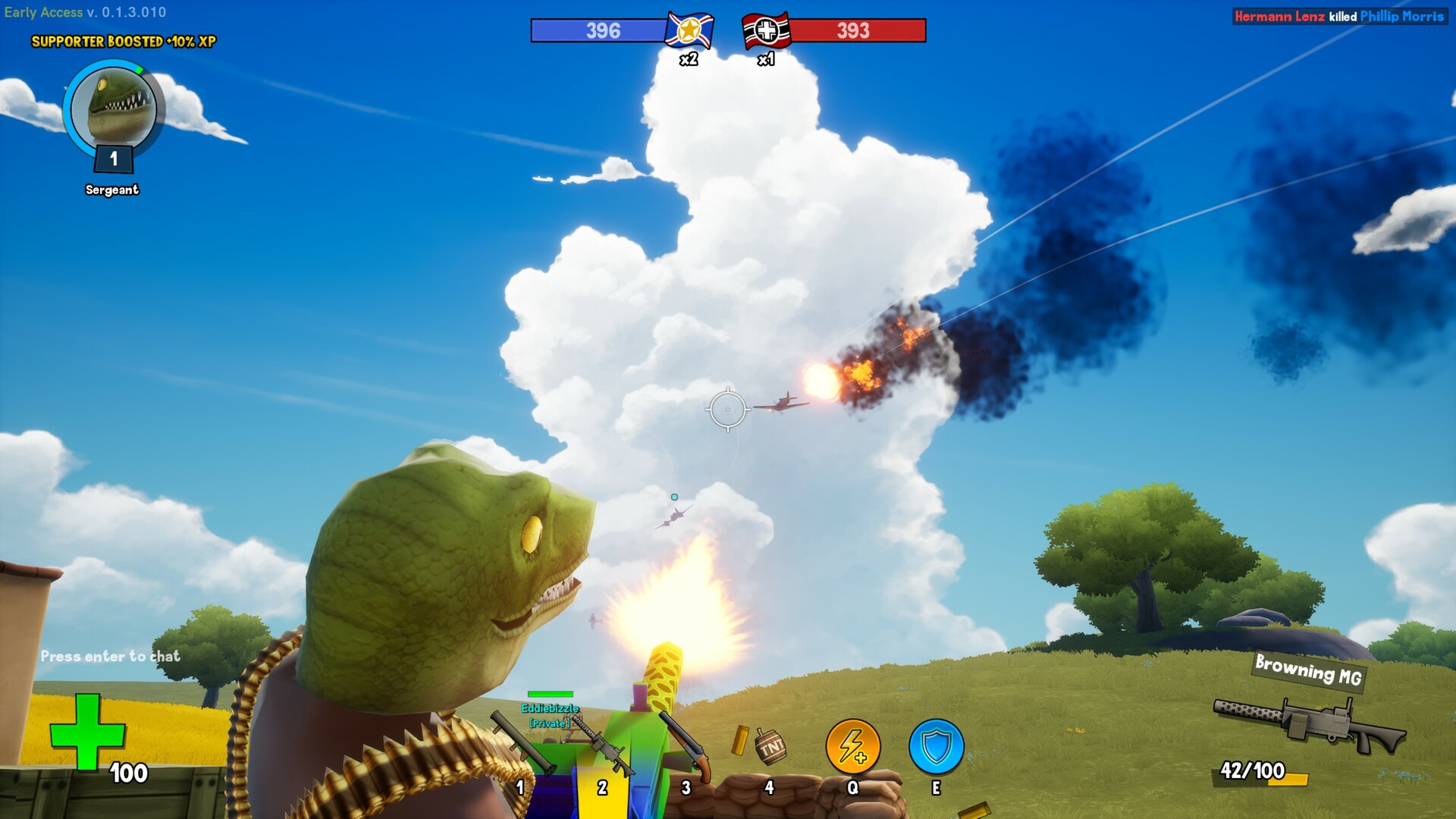Trigger the blue shield ability

tap(936, 747)
